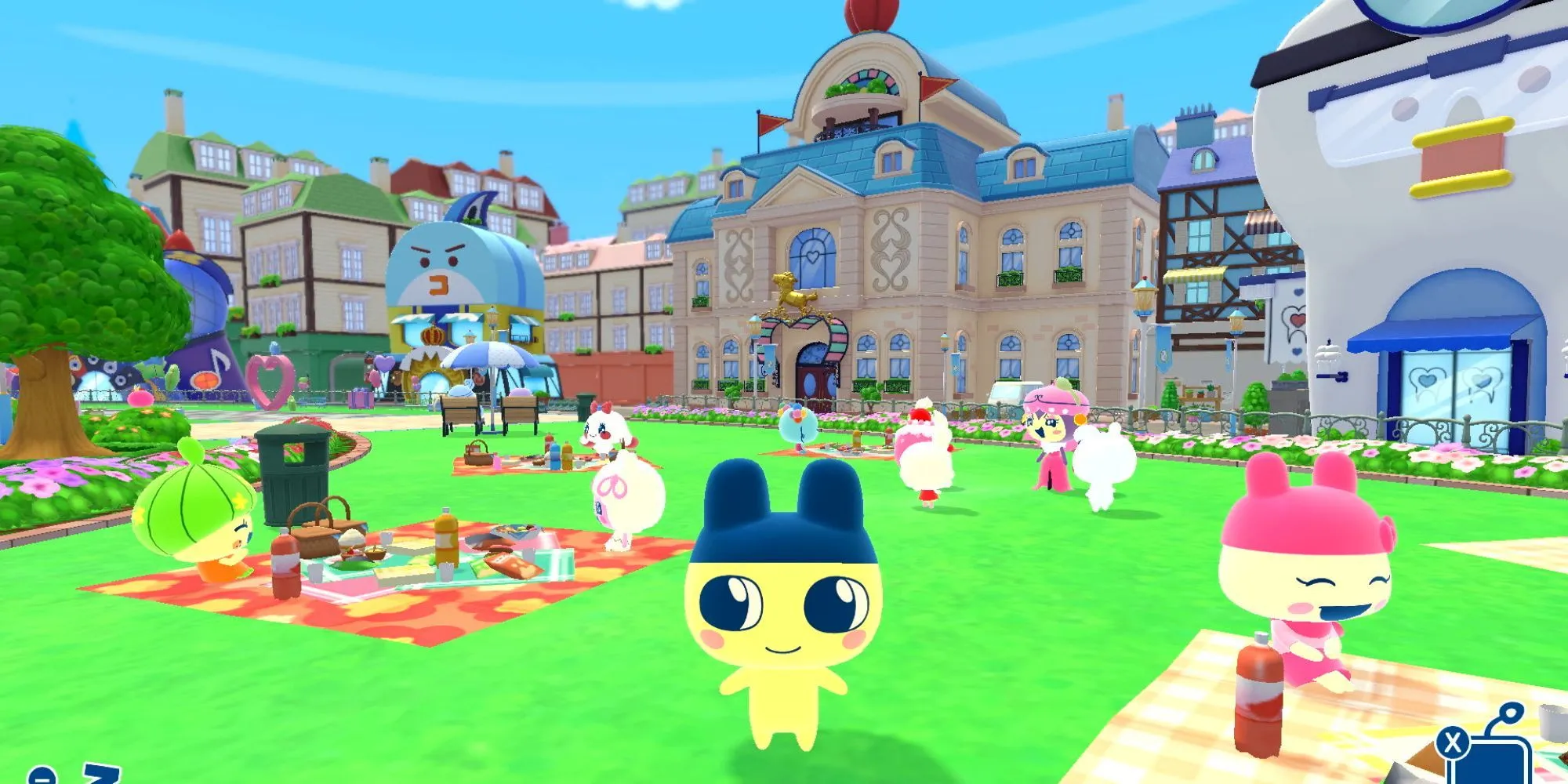Click the dark circle icon at bottom left
This screenshot has width=1568, height=784.
coord(42,778)
